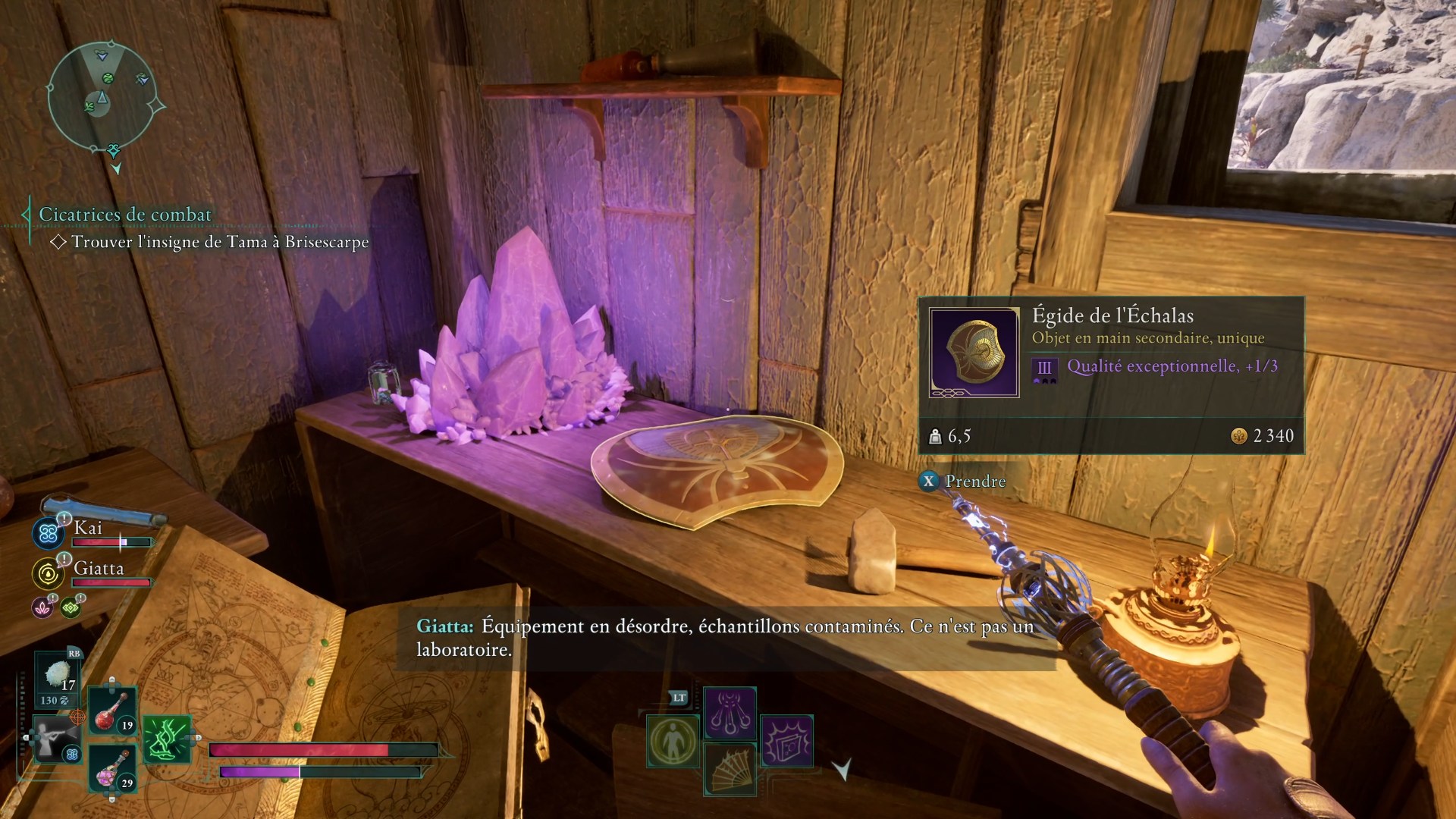The width and height of the screenshot is (1456, 819).
Task: Click the green diamond companion ability icon
Action: pos(71,607)
